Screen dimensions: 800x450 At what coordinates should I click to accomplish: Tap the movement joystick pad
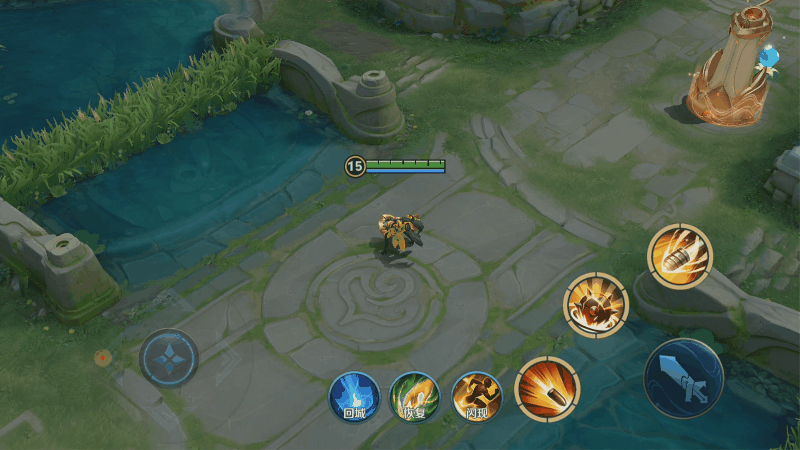click(168, 358)
